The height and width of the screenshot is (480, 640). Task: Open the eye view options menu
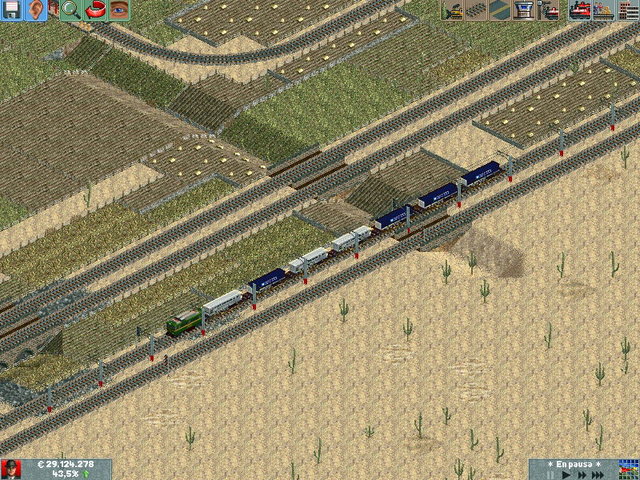click(x=120, y=11)
